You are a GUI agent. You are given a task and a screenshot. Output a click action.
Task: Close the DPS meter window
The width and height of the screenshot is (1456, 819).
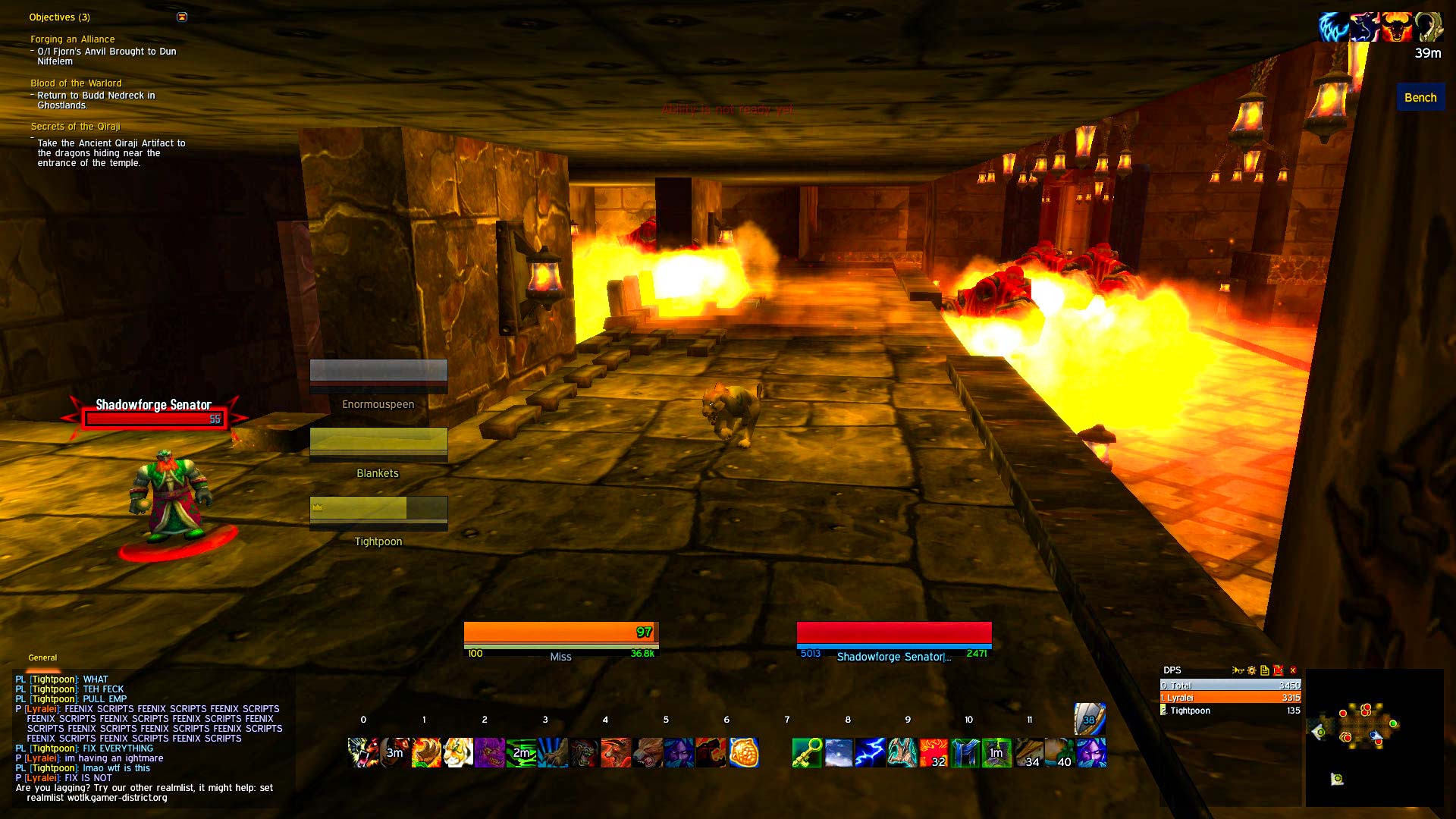click(x=1293, y=670)
